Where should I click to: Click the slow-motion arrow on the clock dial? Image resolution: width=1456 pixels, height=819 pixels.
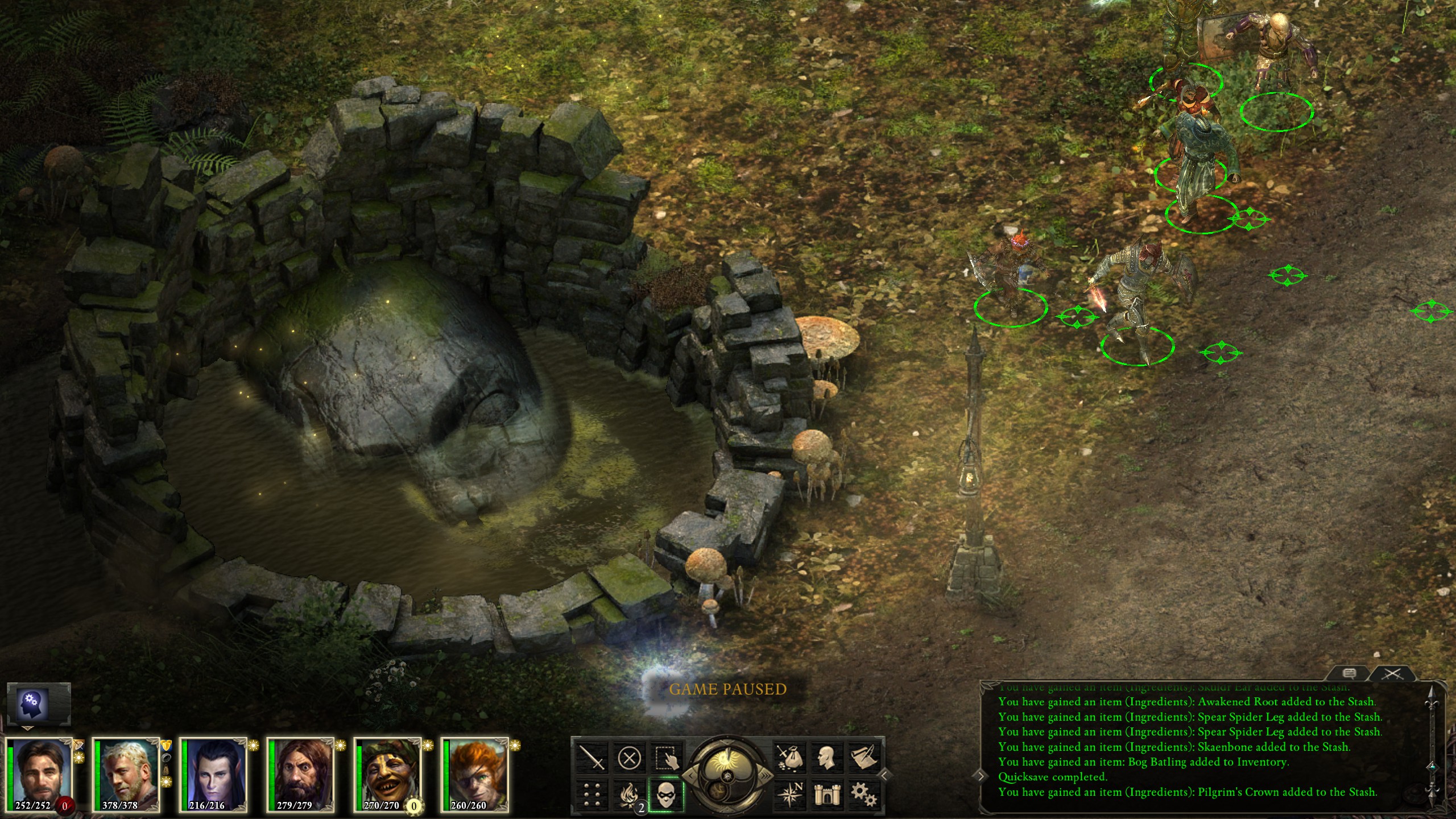pyautogui.click(x=689, y=775)
